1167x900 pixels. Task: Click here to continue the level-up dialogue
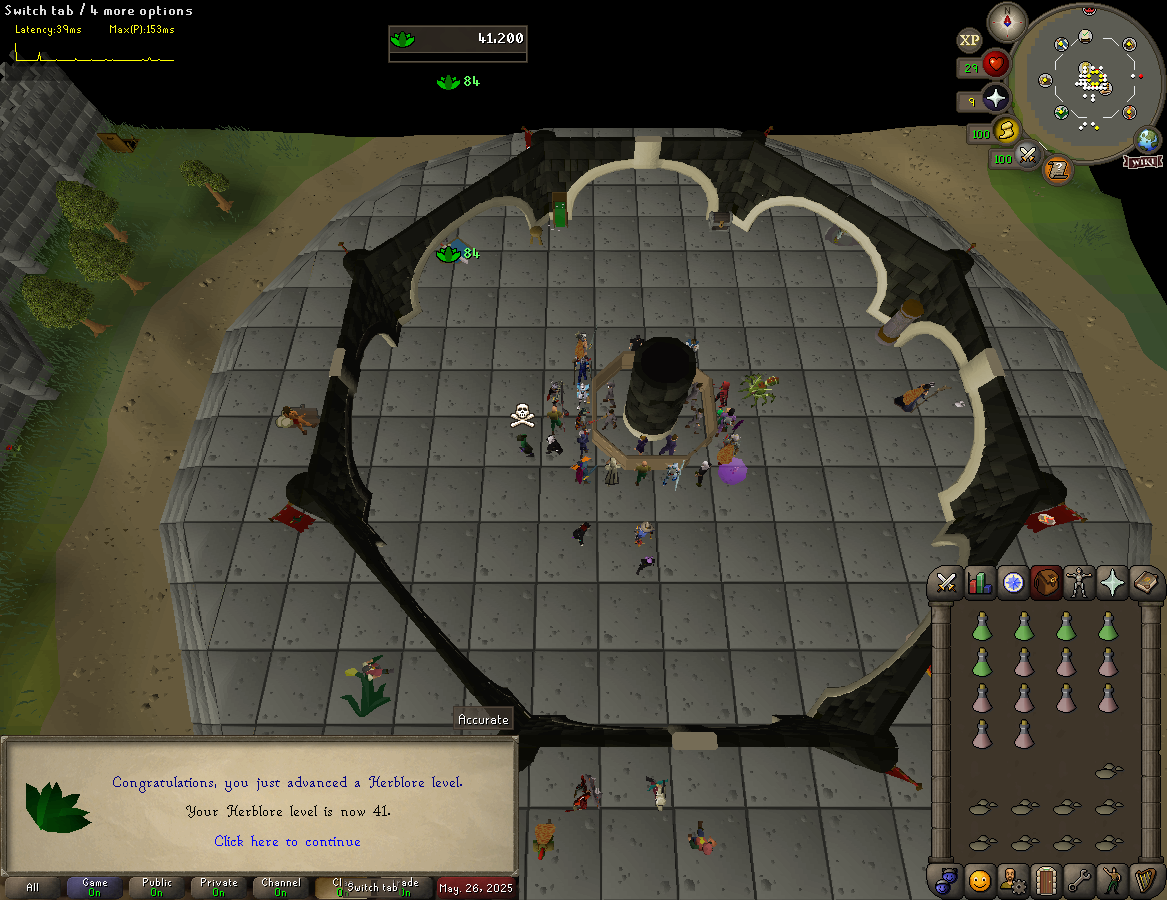click(287, 842)
